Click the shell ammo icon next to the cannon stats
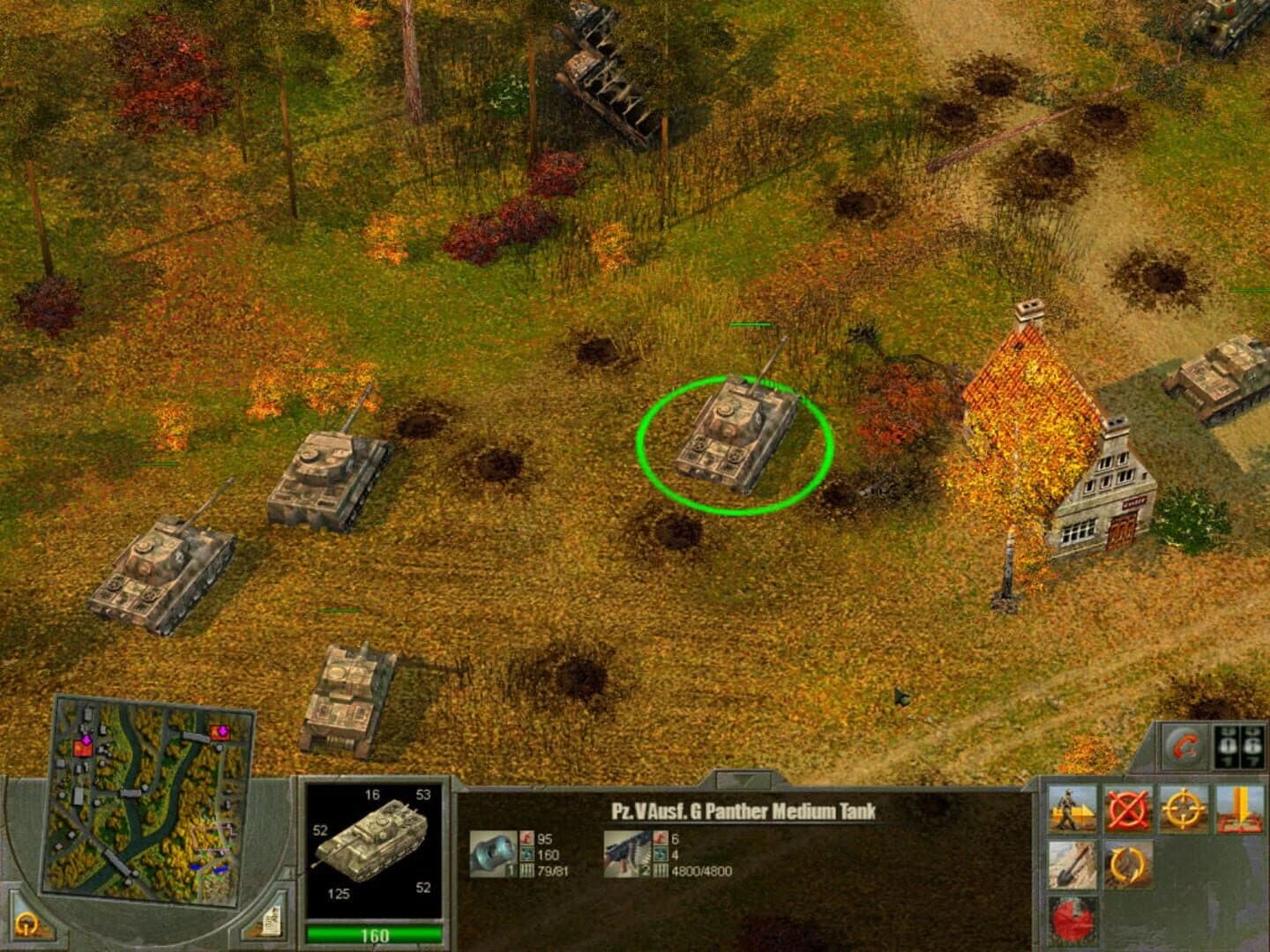The image size is (1270, 952). pos(527,869)
